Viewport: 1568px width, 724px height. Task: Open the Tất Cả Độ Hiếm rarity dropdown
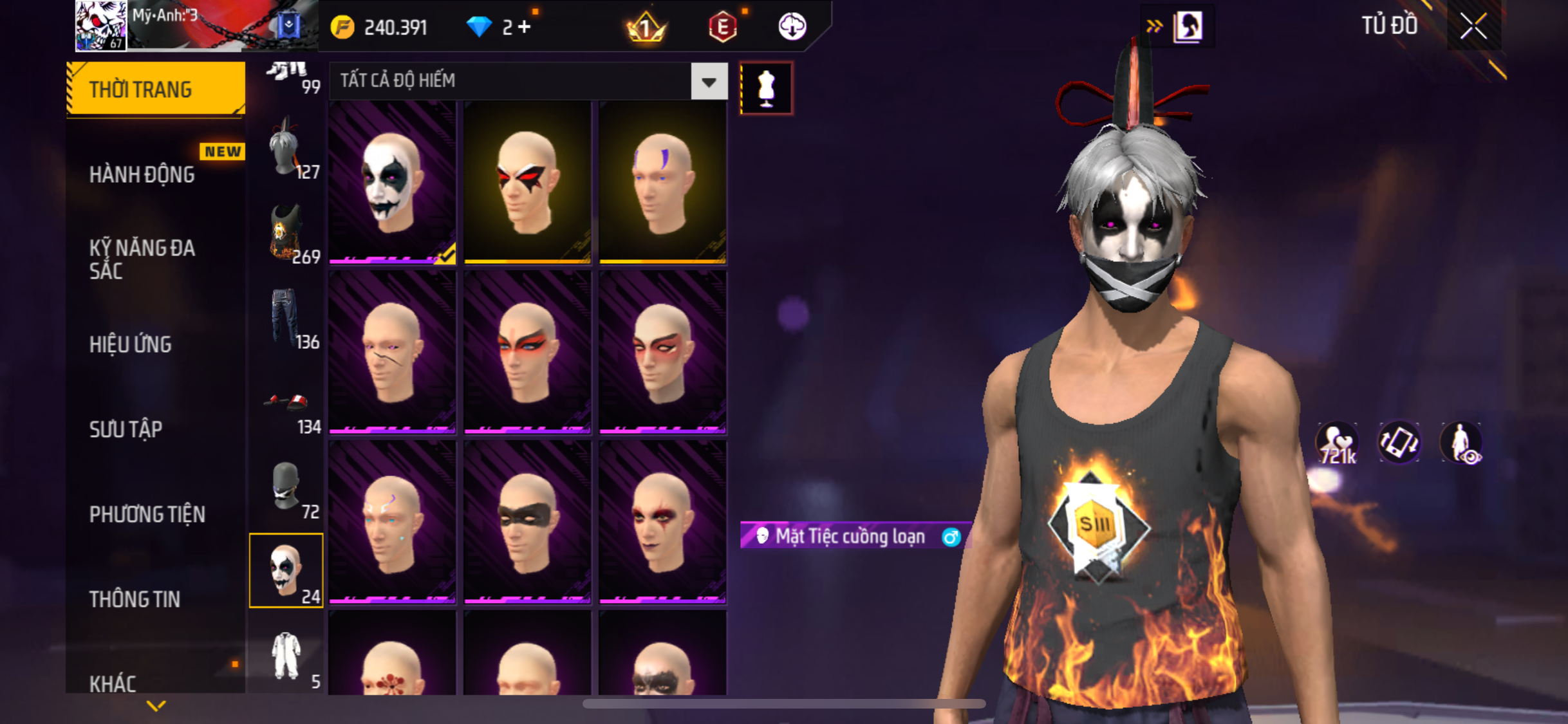tap(709, 81)
